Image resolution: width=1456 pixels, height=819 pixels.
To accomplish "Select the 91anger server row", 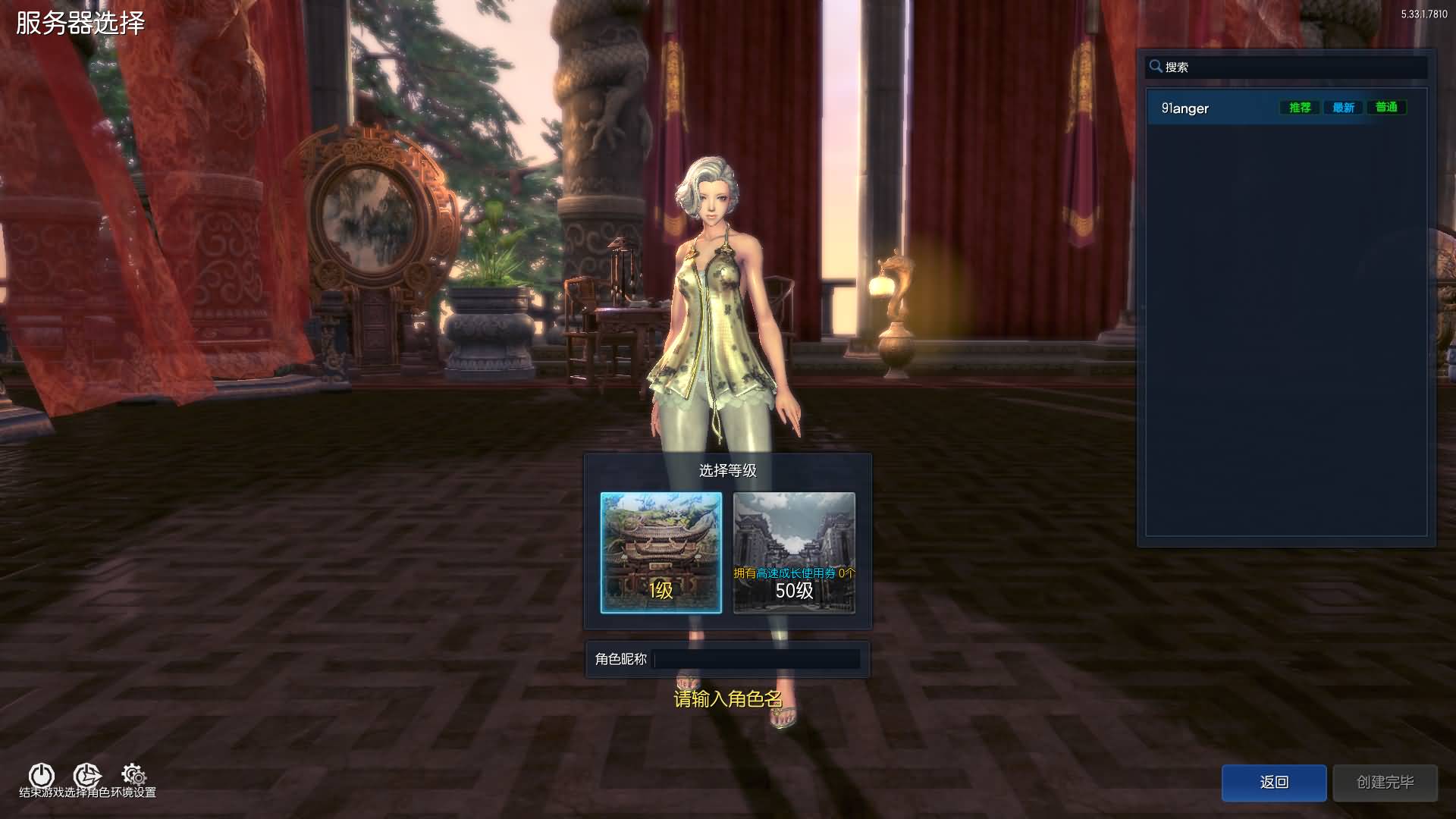I will point(1213,108).
